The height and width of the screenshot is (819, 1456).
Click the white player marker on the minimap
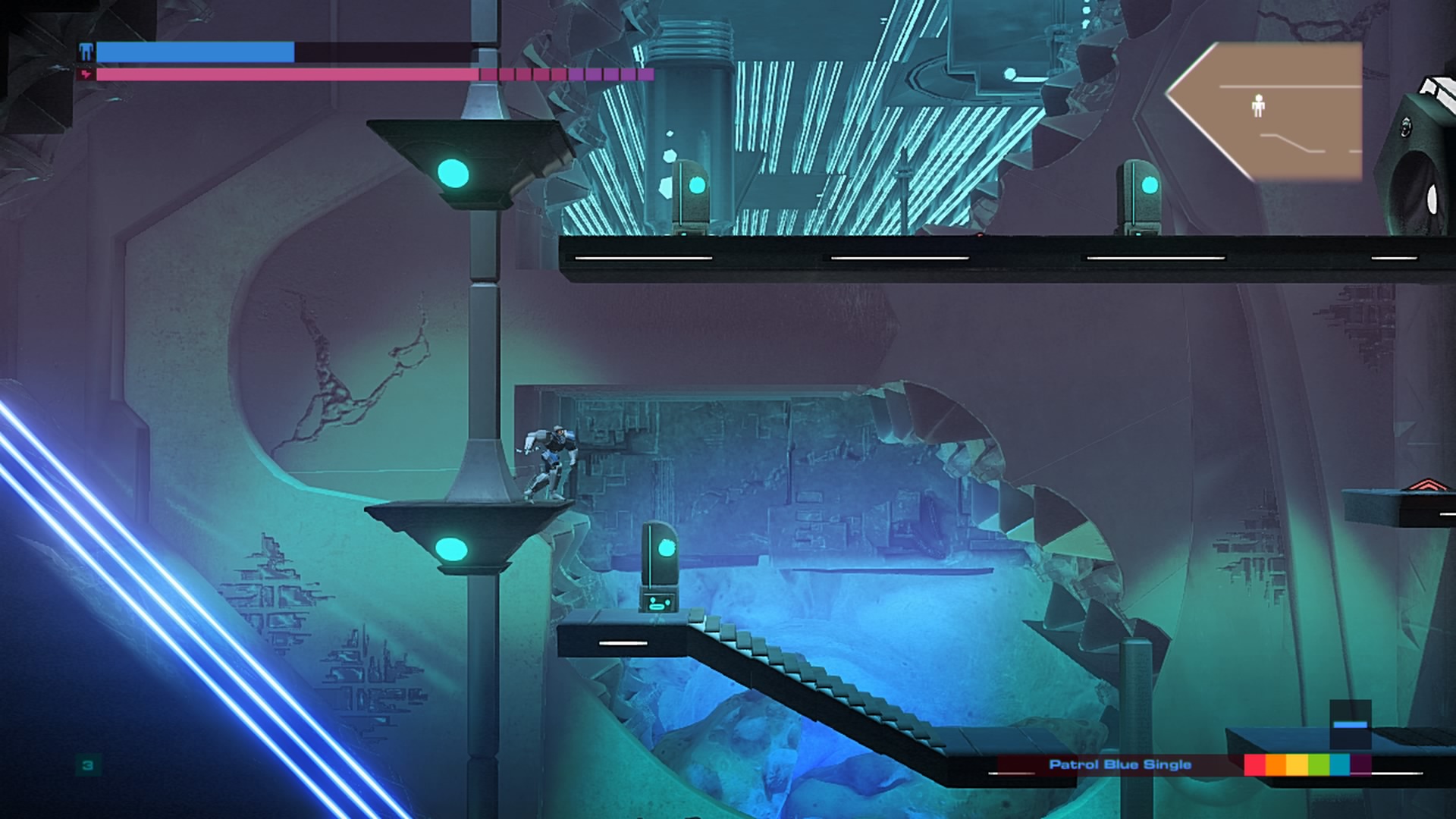(x=1260, y=108)
